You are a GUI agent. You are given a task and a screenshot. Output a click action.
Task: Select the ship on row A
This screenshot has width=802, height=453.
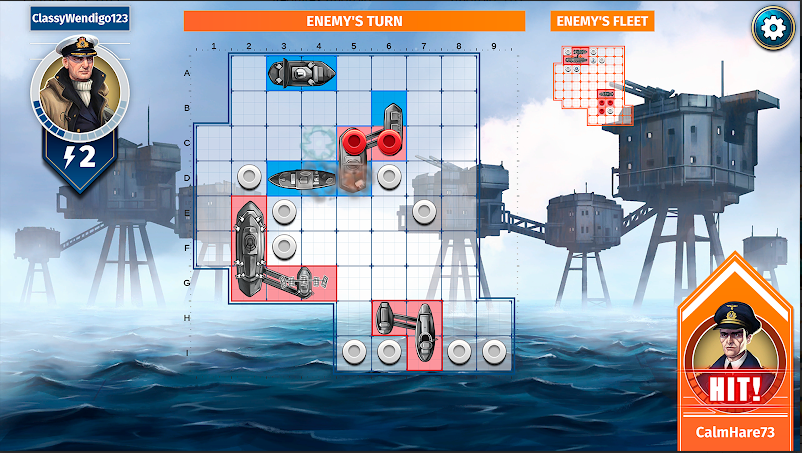tap(301, 73)
